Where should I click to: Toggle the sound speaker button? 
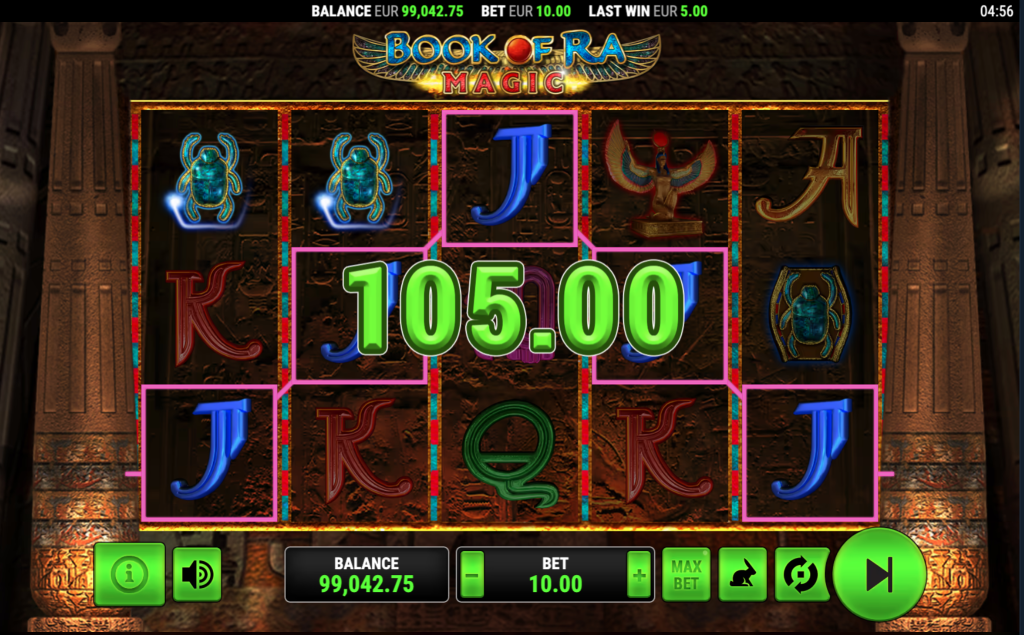click(197, 574)
